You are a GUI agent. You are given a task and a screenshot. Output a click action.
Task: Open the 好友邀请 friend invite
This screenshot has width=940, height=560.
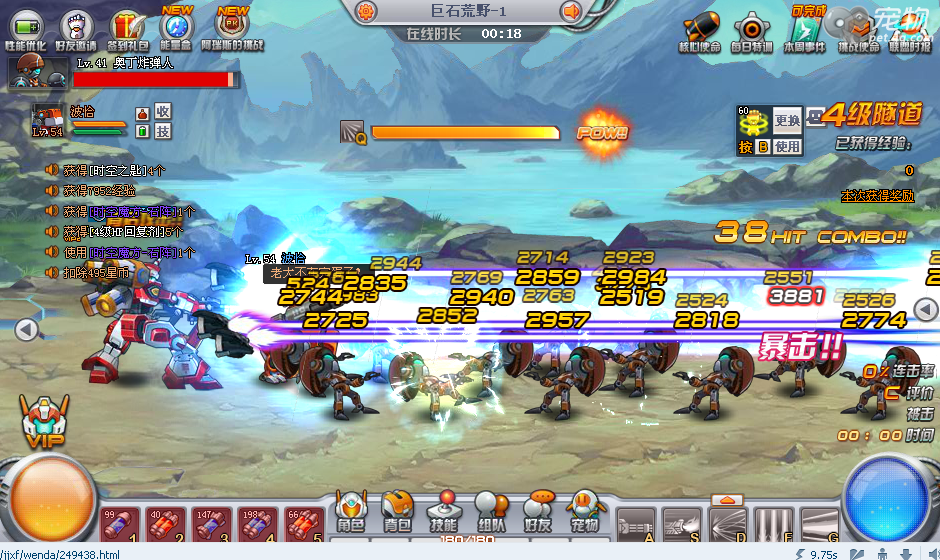click(76, 27)
